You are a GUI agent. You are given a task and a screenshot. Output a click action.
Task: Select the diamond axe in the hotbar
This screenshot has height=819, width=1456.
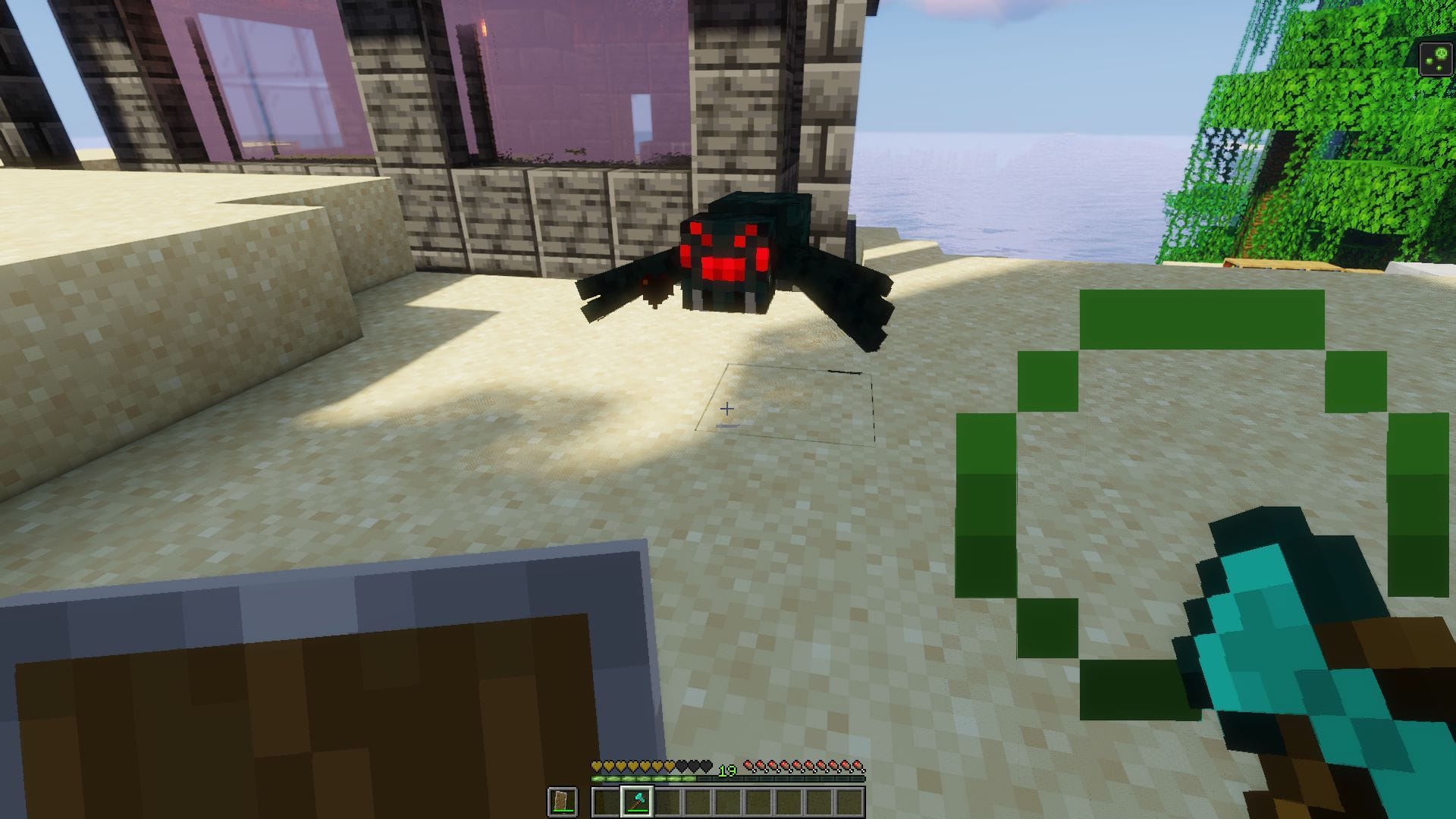(x=637, y=802)
